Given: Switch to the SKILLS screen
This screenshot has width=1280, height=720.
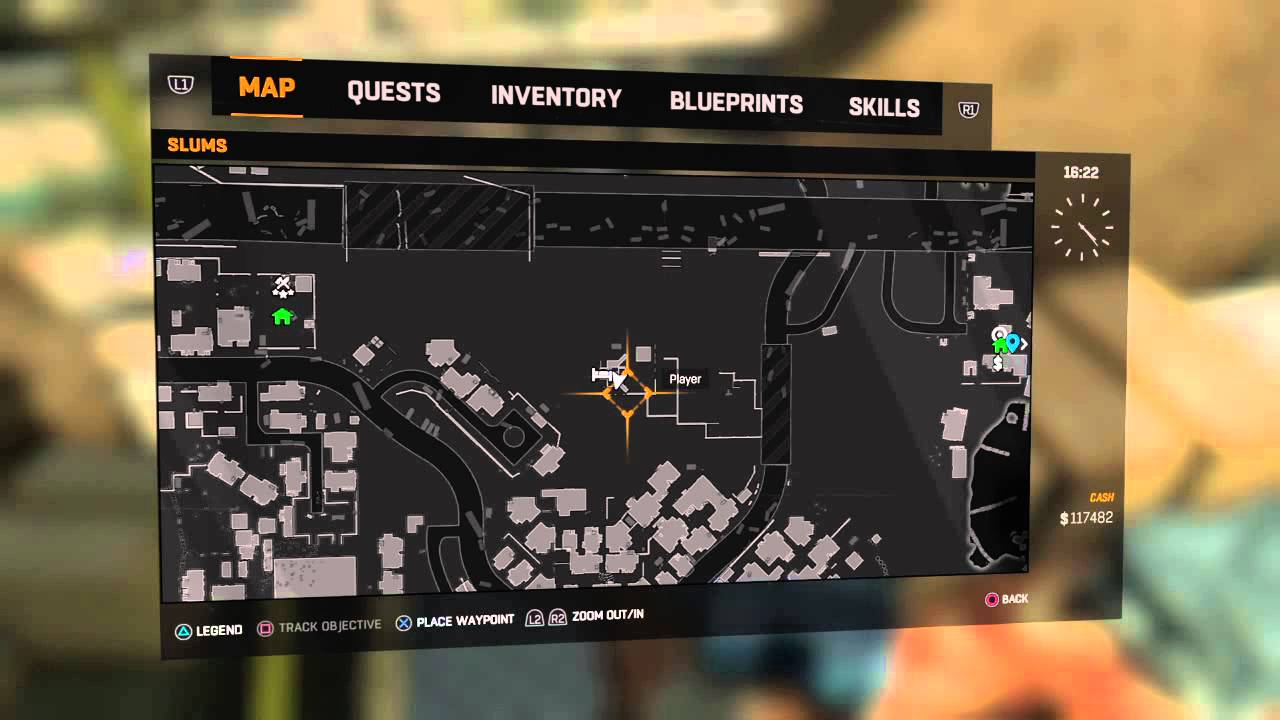Looking at the screenshot, I should pos(885,107).
